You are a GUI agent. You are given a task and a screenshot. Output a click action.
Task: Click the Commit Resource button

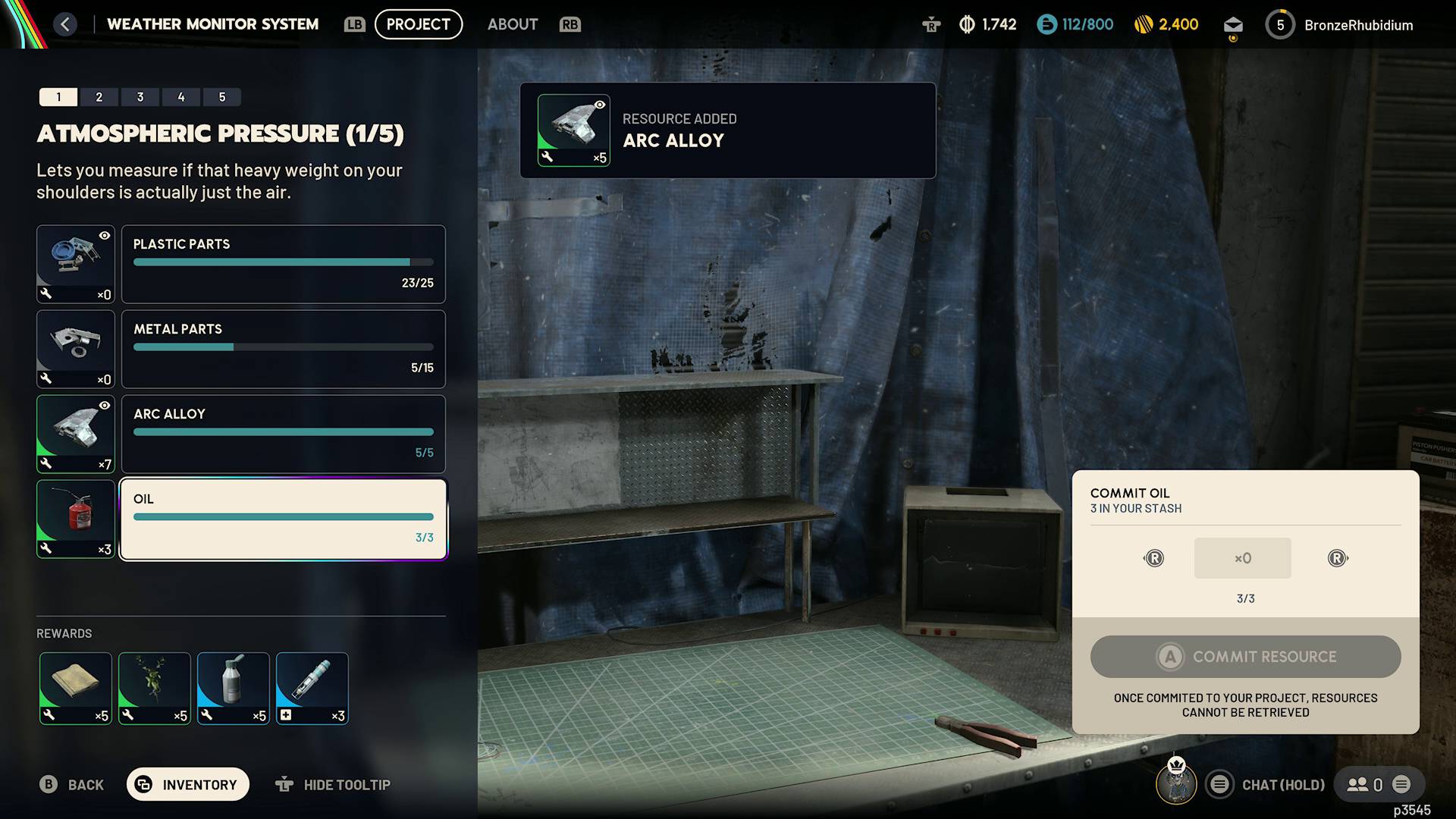click(x=1245, y=657)
